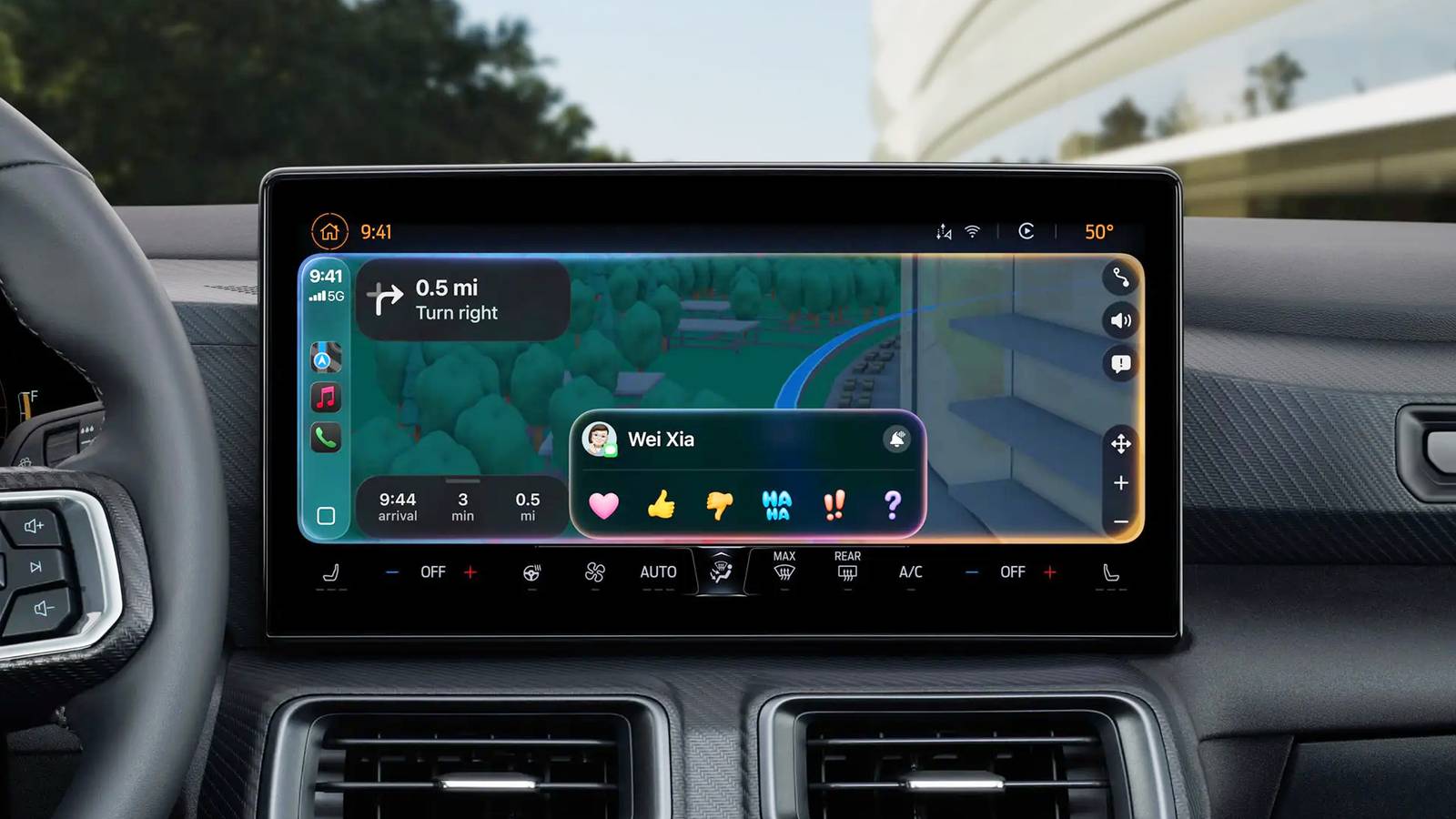Enable A/C in the climate bar
Image resolution: width=1456 pixels, height=819 pixels.
point(909,571)
